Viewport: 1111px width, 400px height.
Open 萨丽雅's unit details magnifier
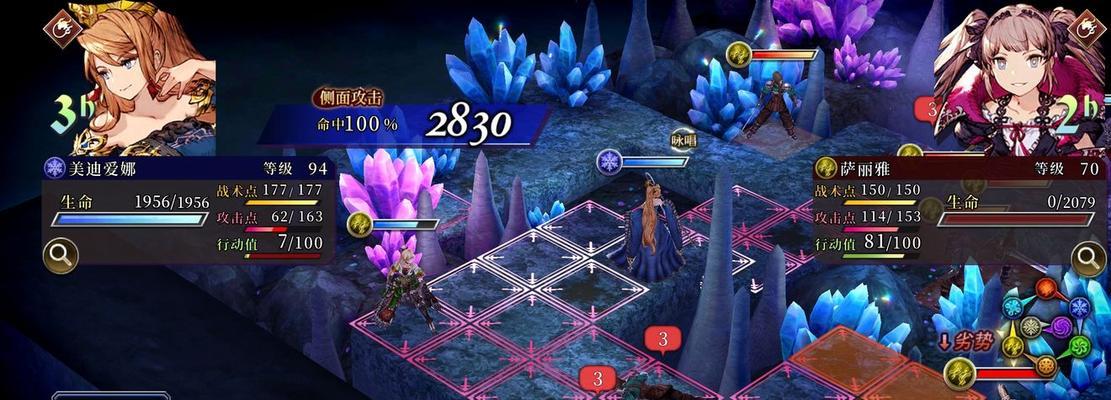pos(1088,259)
